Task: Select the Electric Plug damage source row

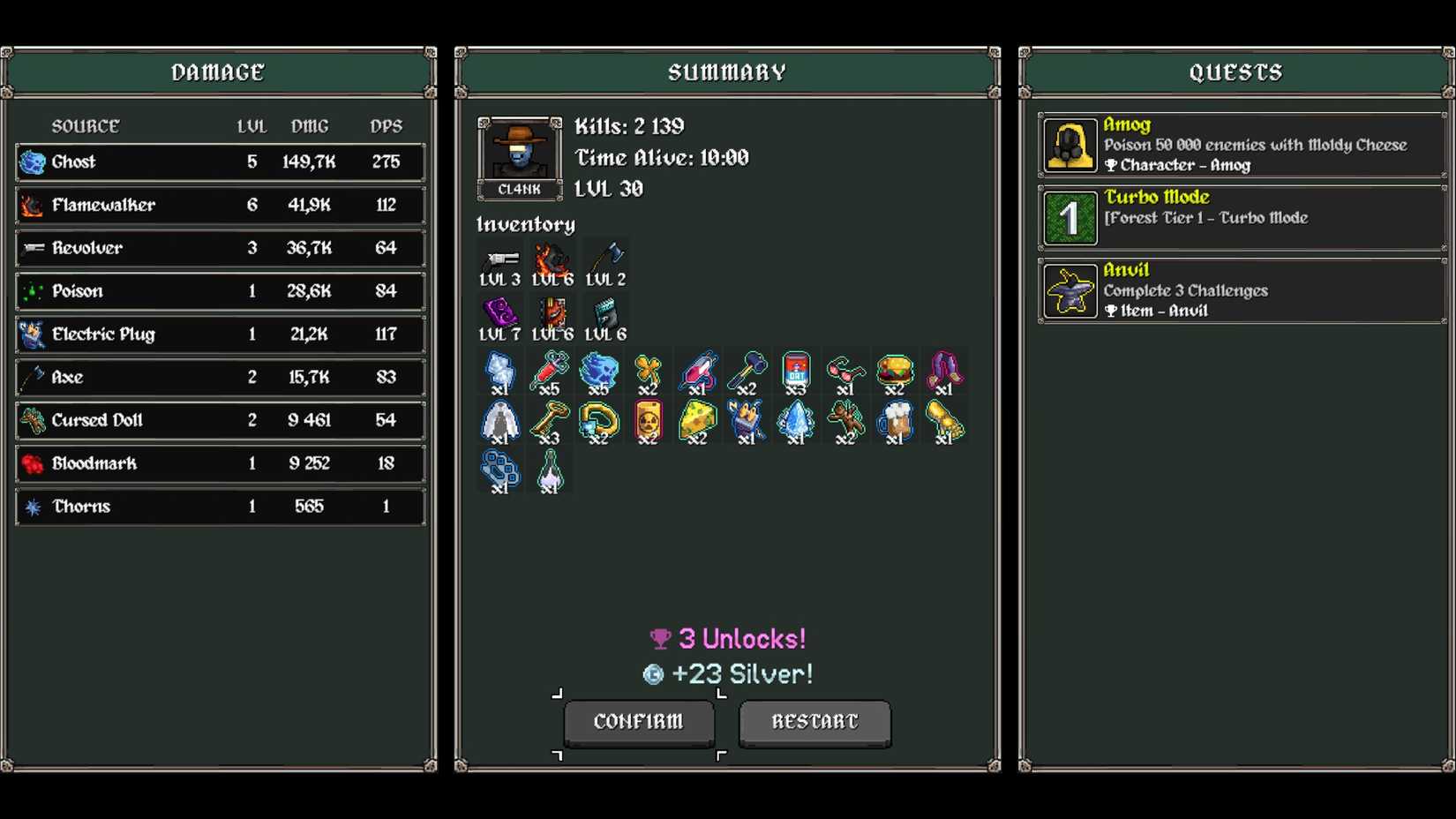Action: pyautogui.click(x=219, y=334)
